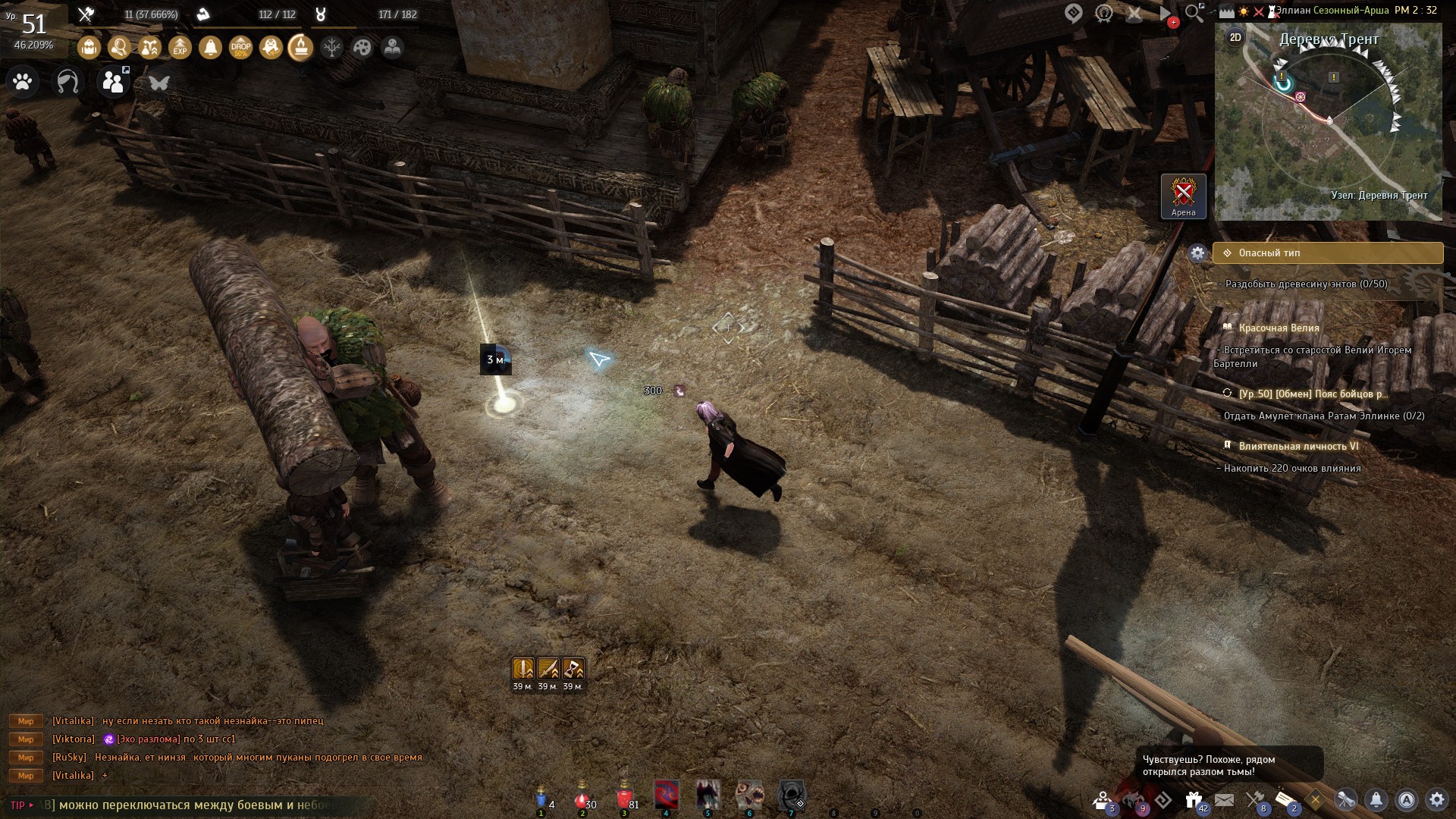
Task: Use the red potion with count 81
Action: tap(624, 798)
